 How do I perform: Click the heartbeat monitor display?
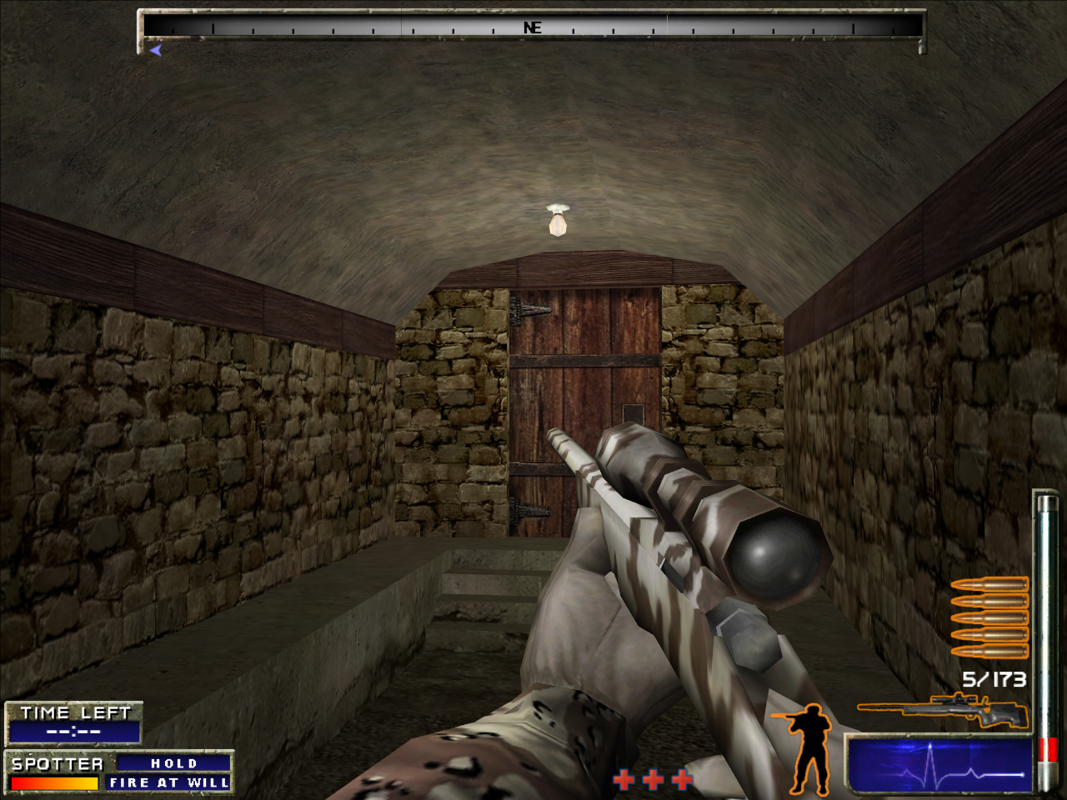(939, 765)
